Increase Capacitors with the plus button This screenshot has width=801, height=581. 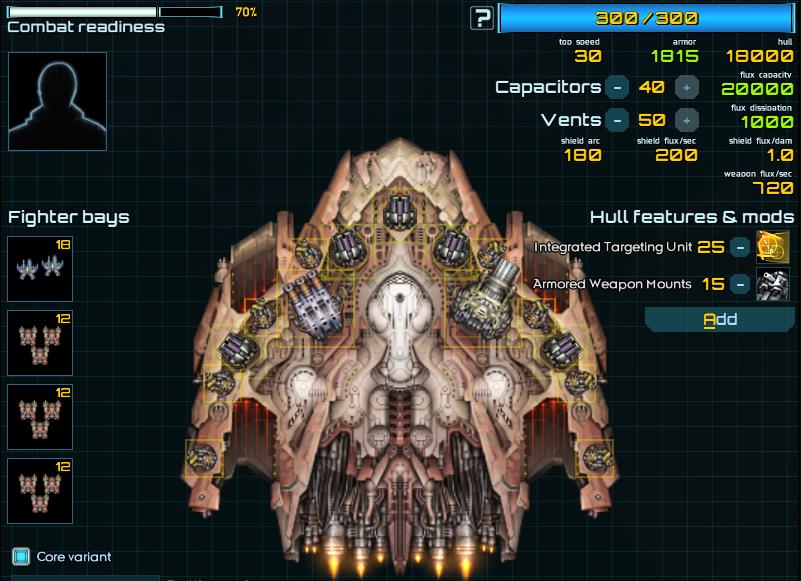pyautogui.click(x=686, y=87)
